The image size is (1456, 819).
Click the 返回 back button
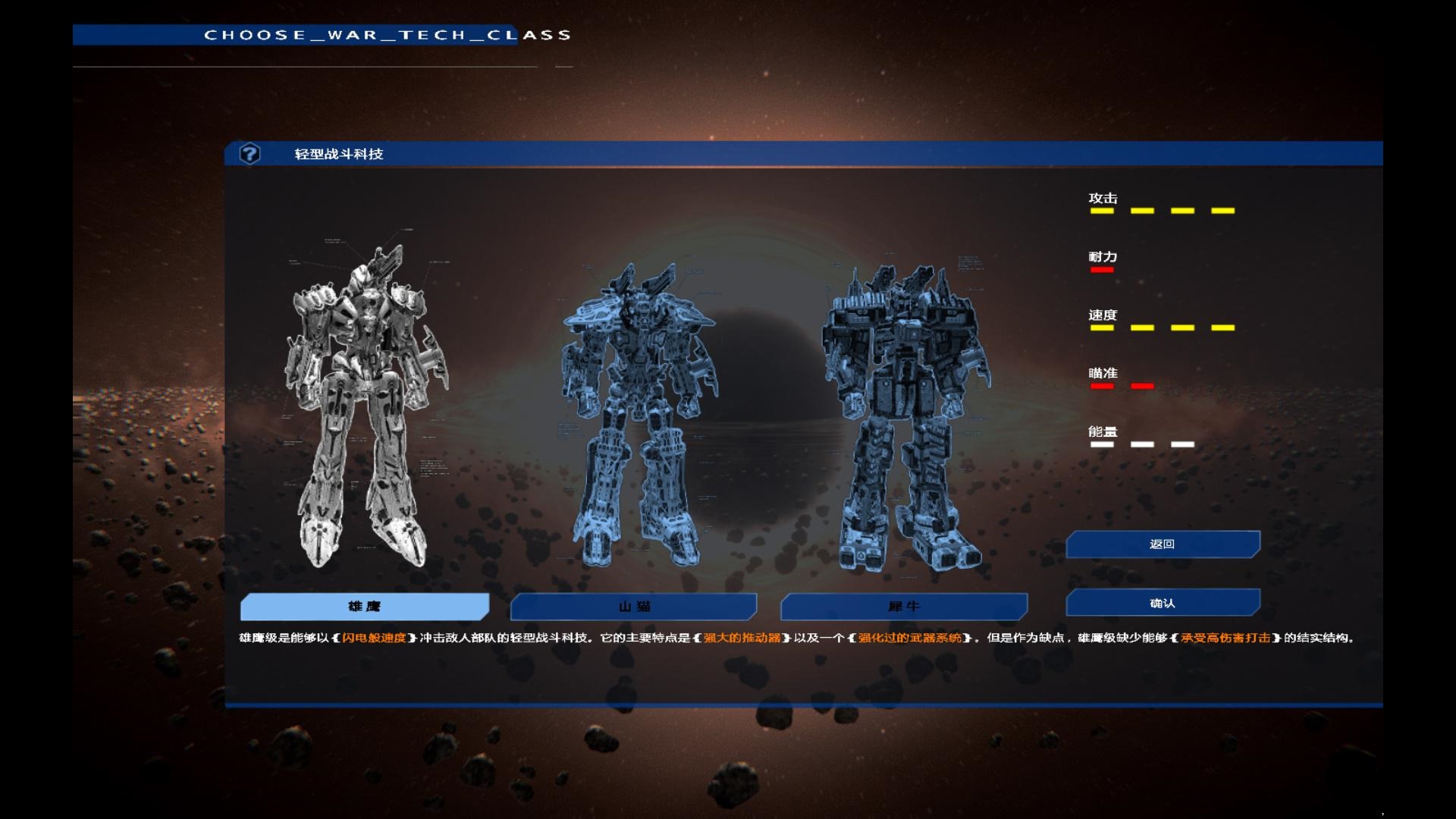tap(1163, 544)
